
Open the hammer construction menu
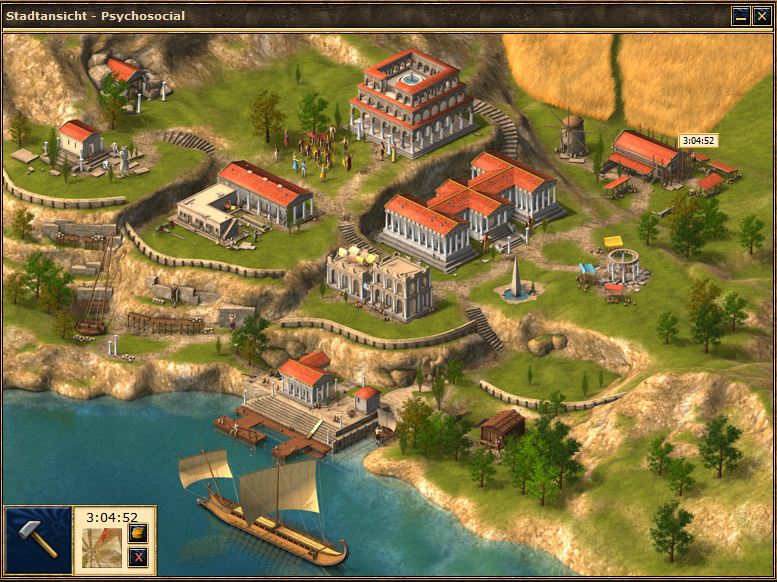pyautogui.click(x=38, y=541)
